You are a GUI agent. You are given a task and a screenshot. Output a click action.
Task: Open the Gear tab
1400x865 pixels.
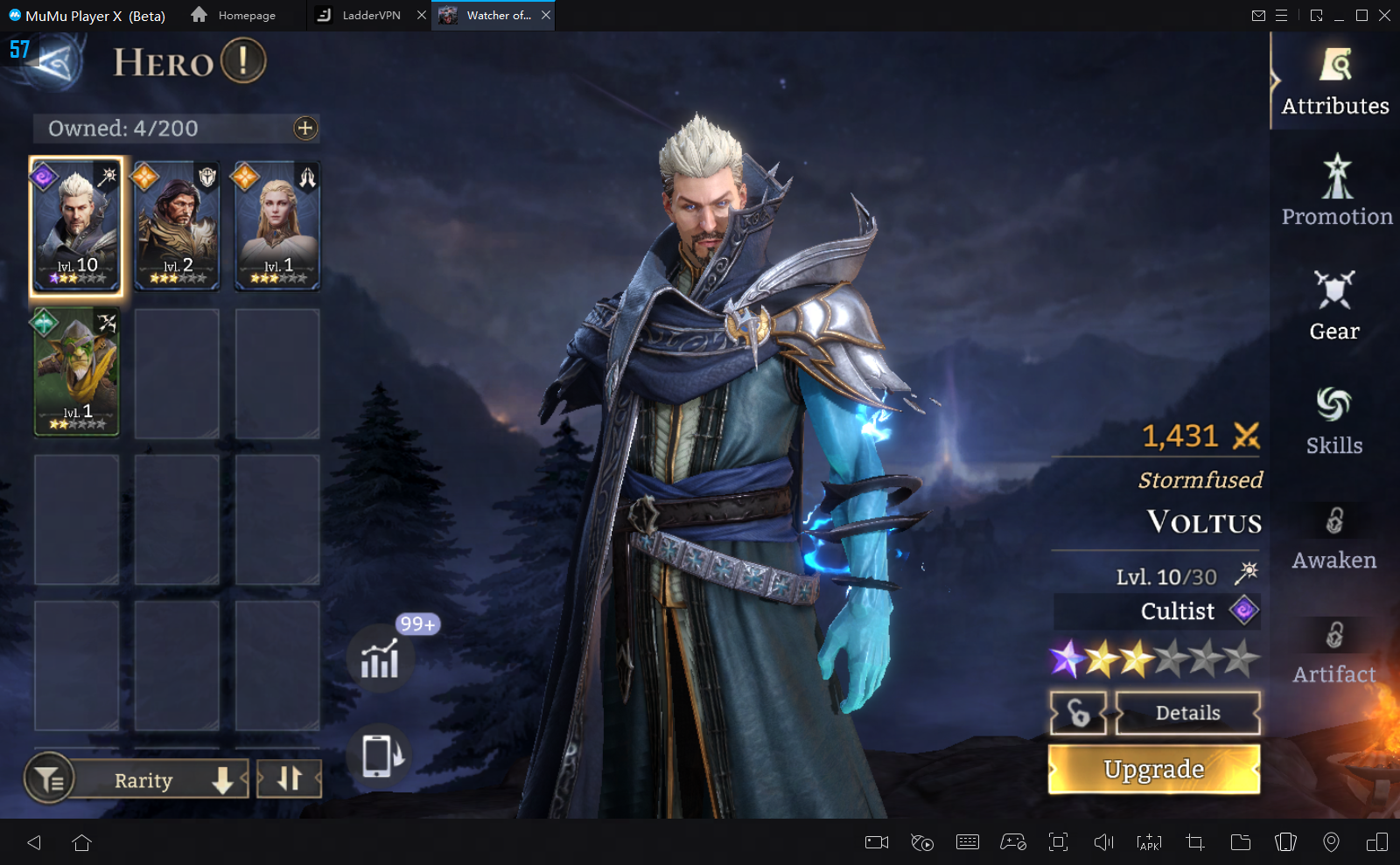coord(1334,306)
